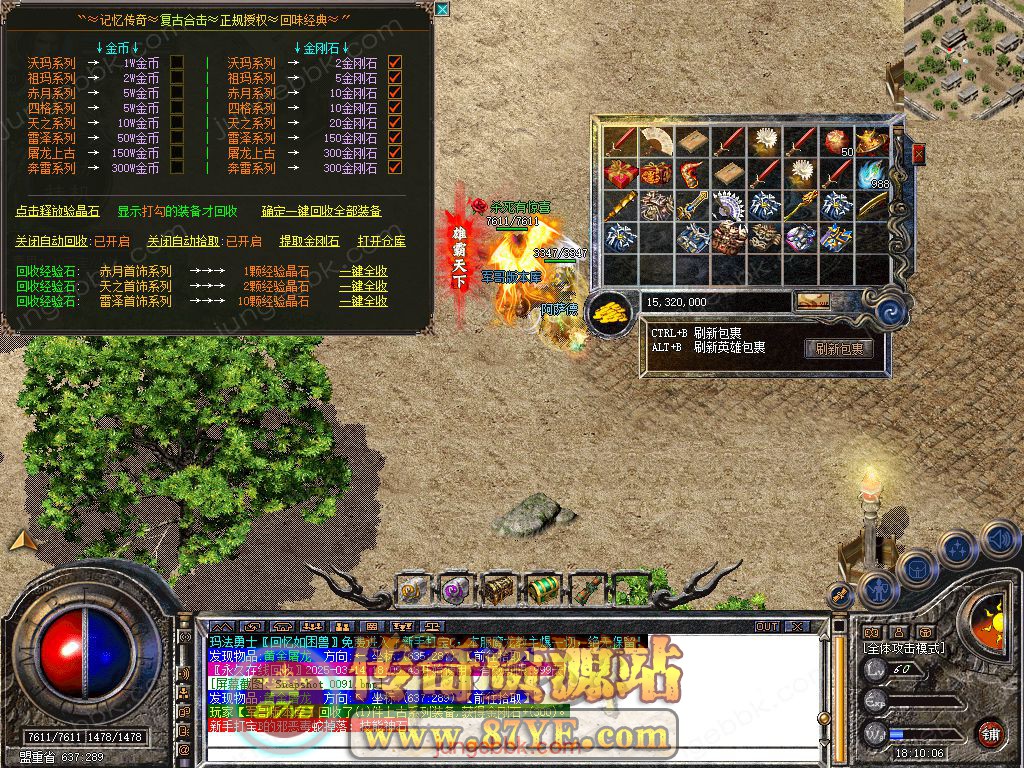This screenshot has width=1024, height=768.
Task: Tick the 沃玛系列 1W金币 checkbox
Action: (x=177, y=63)
